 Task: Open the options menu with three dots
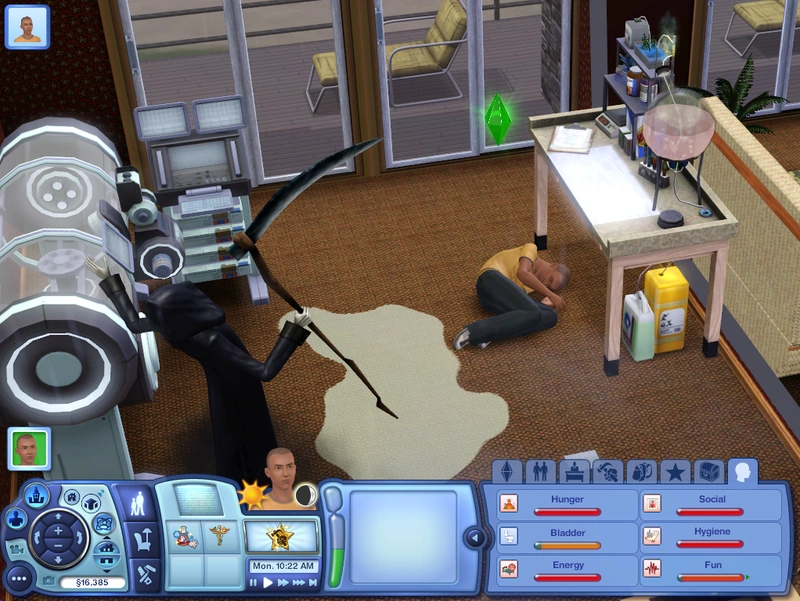[x=17, y=578]
